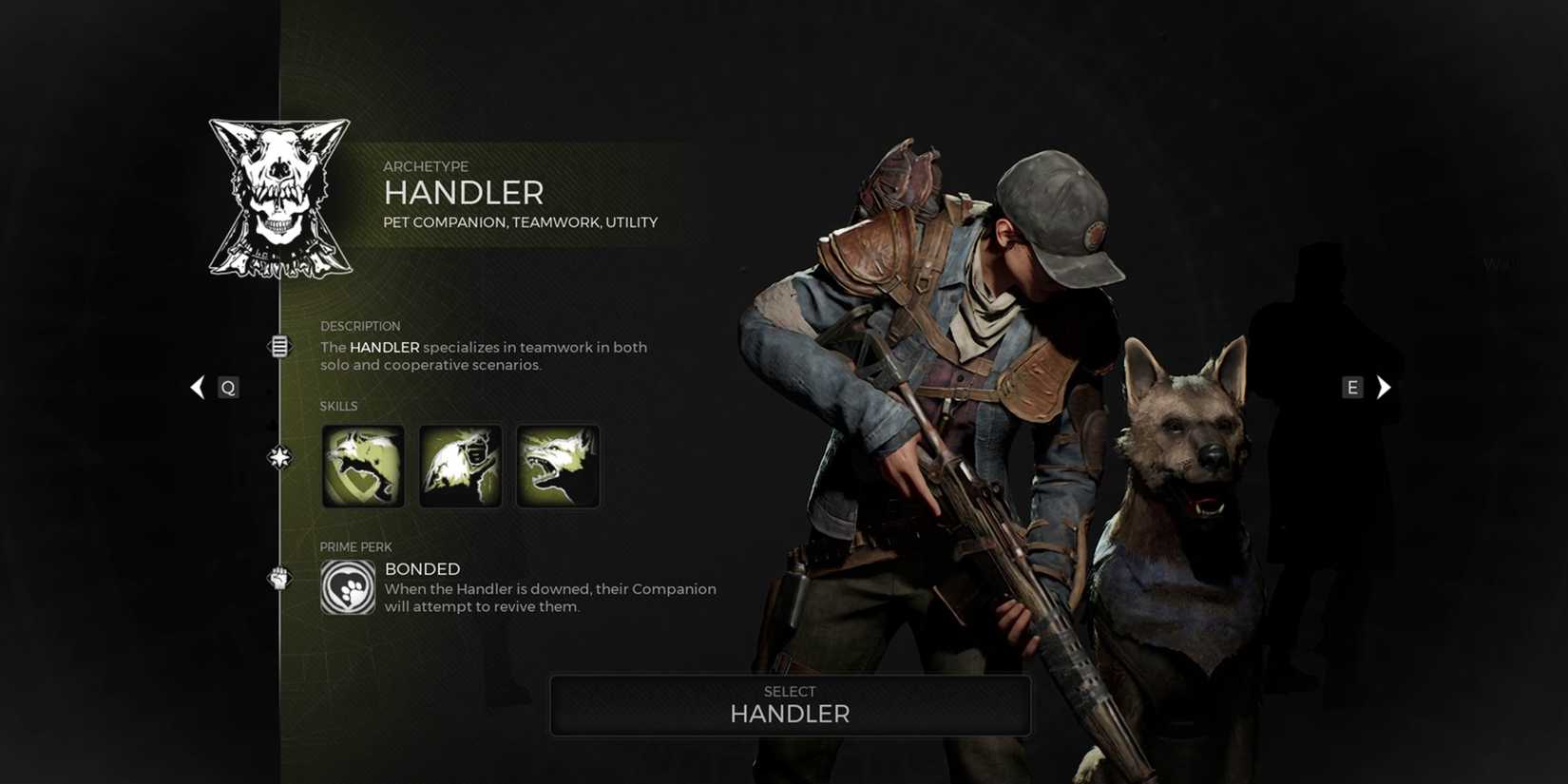Screen dimensions: 1568x784
Task: Expand the previous archetype with Q
Action: [227, 387]
